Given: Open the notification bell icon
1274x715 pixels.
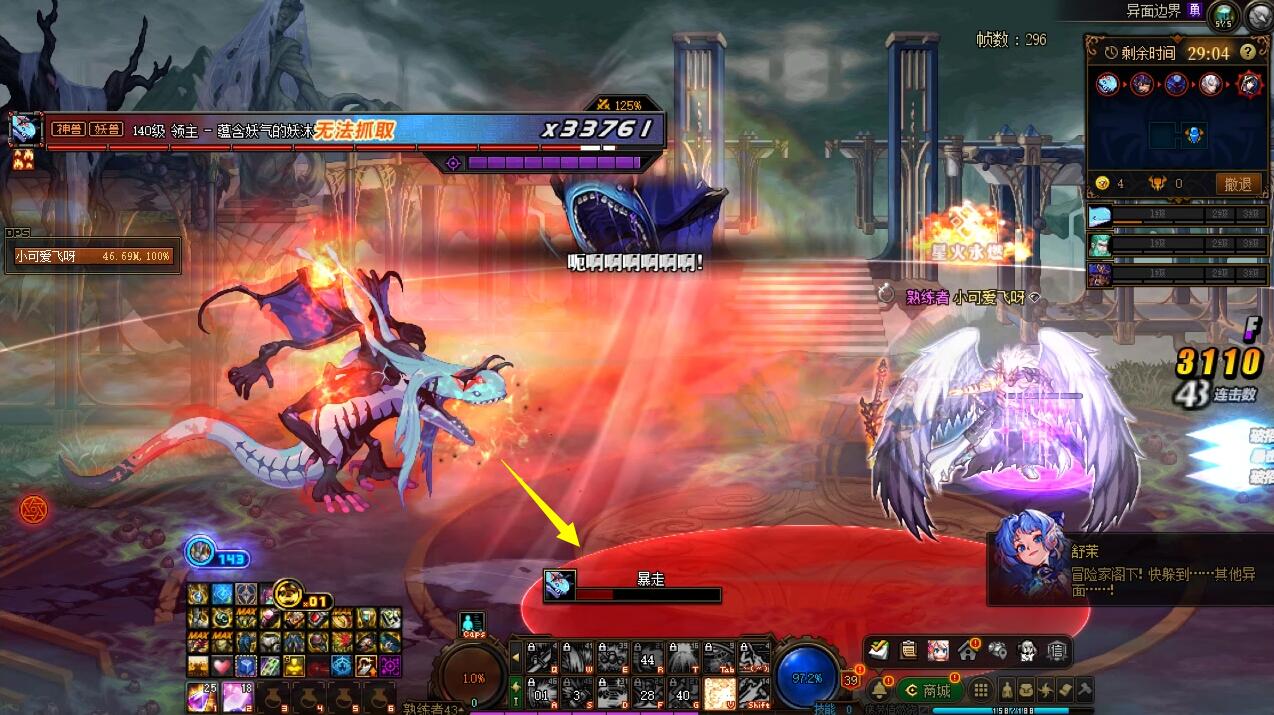Looking at the screenshot, I should coord(880,690).
